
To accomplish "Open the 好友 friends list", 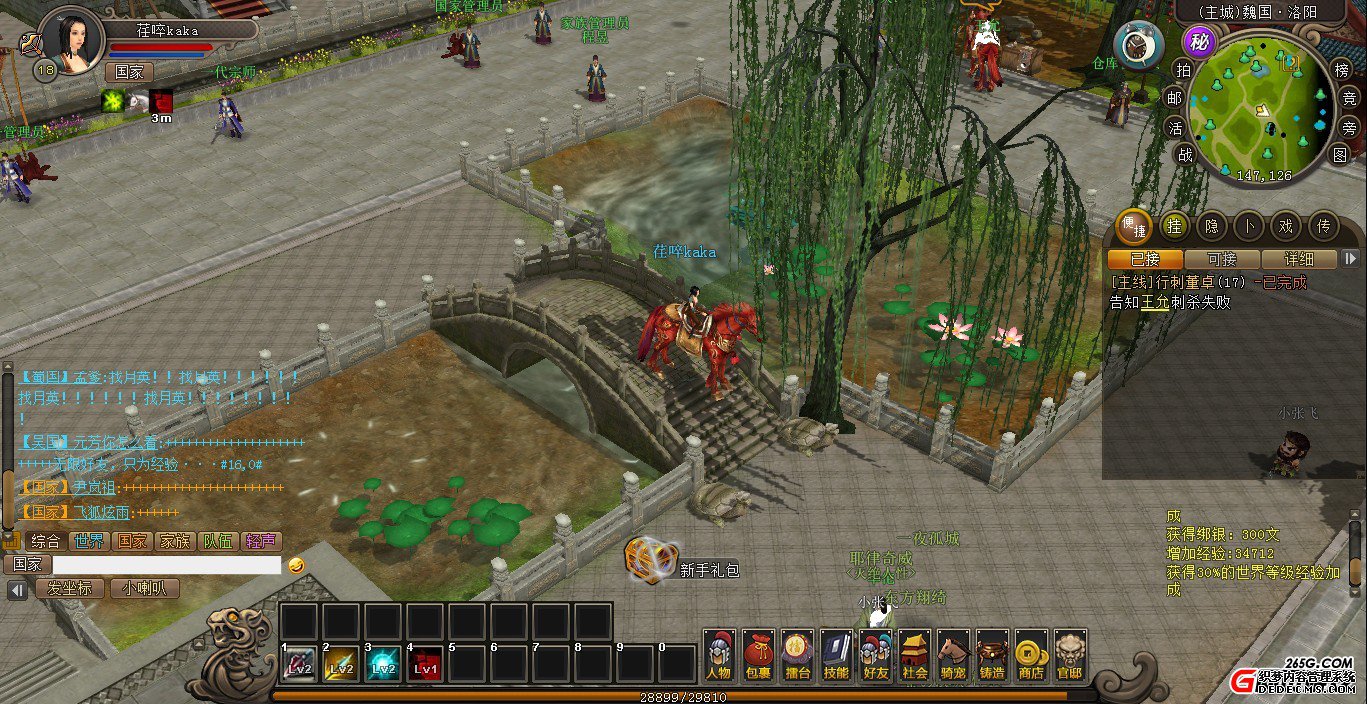I will (x=875, y=655).
